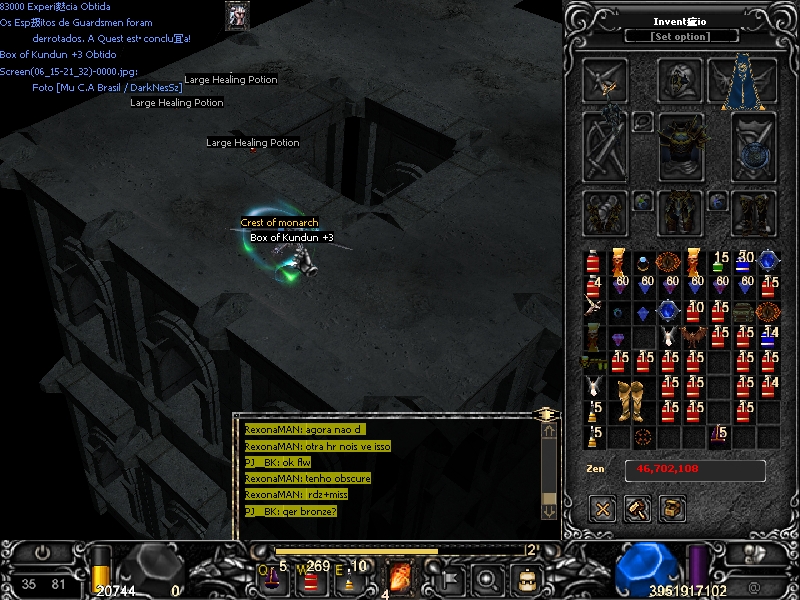Viewport: 800px width, 600px height.
Task: Select the equipped gloves slot
Action: tap(606, 212)
